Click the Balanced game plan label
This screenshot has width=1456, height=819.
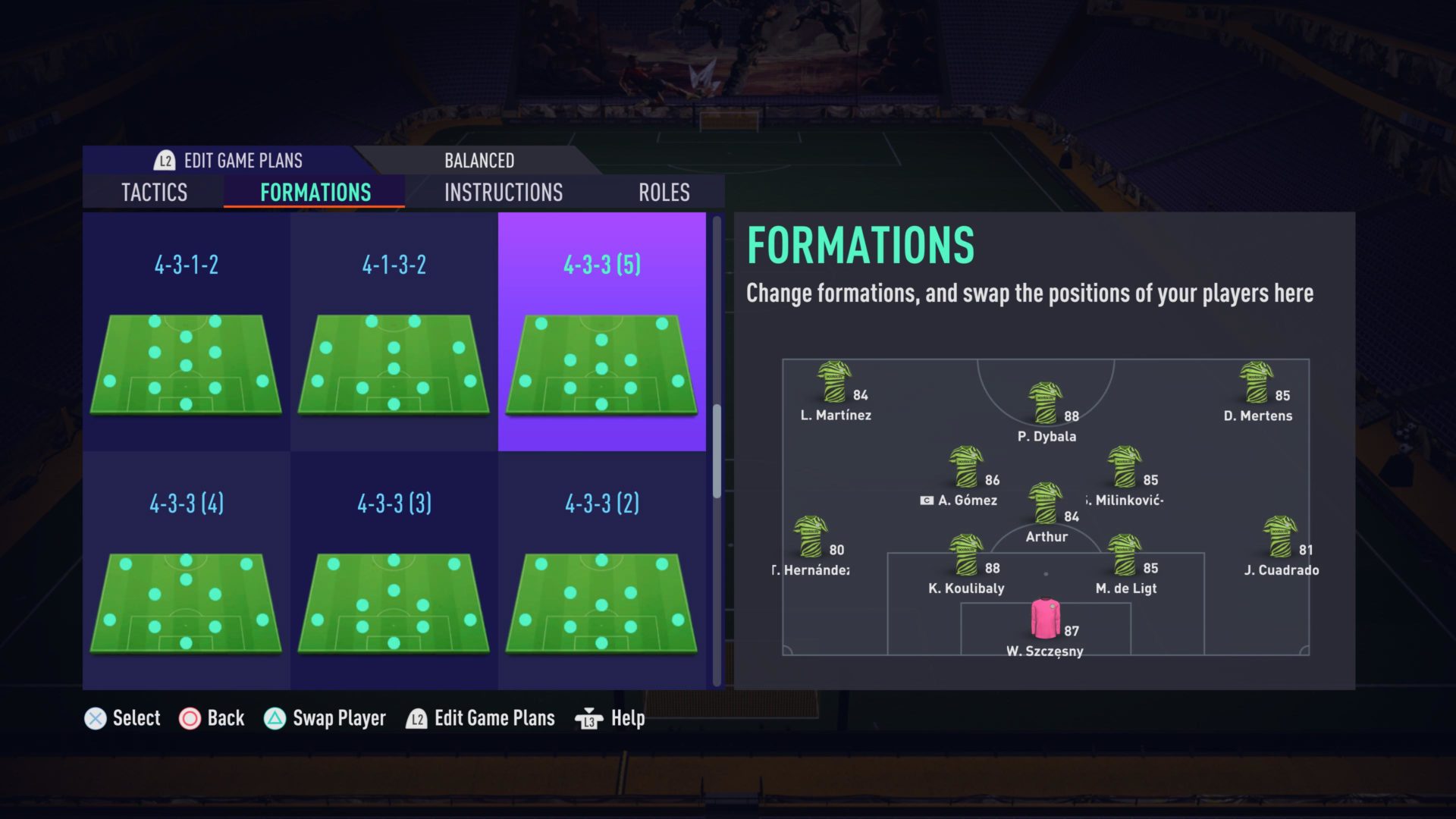[x=479, y=160]
